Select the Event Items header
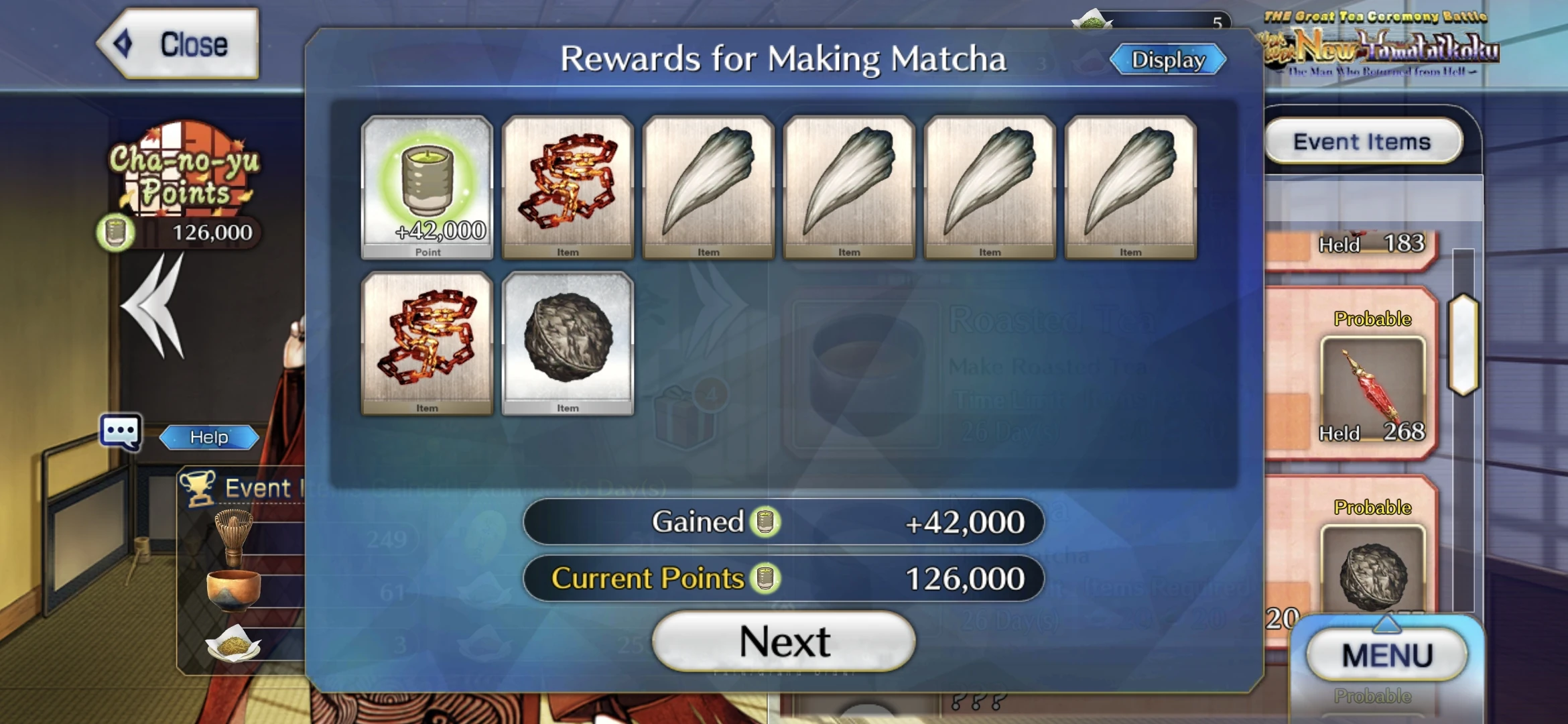Image resolution: width=1568 pixels, height=724 pixels. tap(1362, 141)
